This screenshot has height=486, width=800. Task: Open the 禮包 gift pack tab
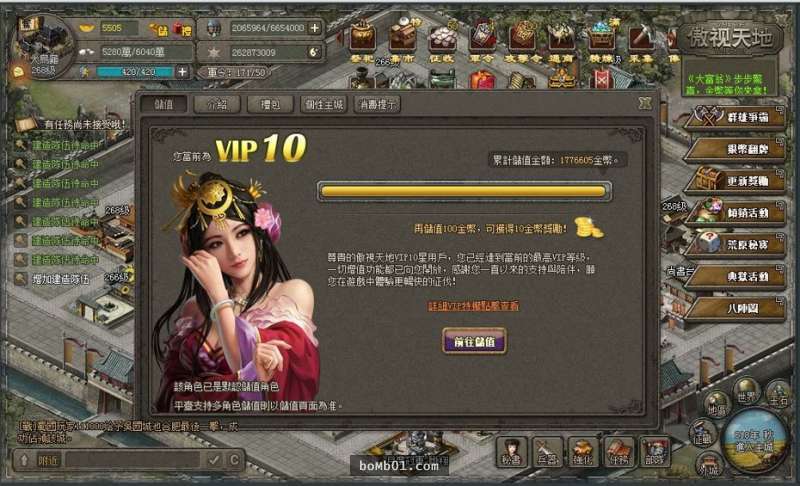click(269, 103)
